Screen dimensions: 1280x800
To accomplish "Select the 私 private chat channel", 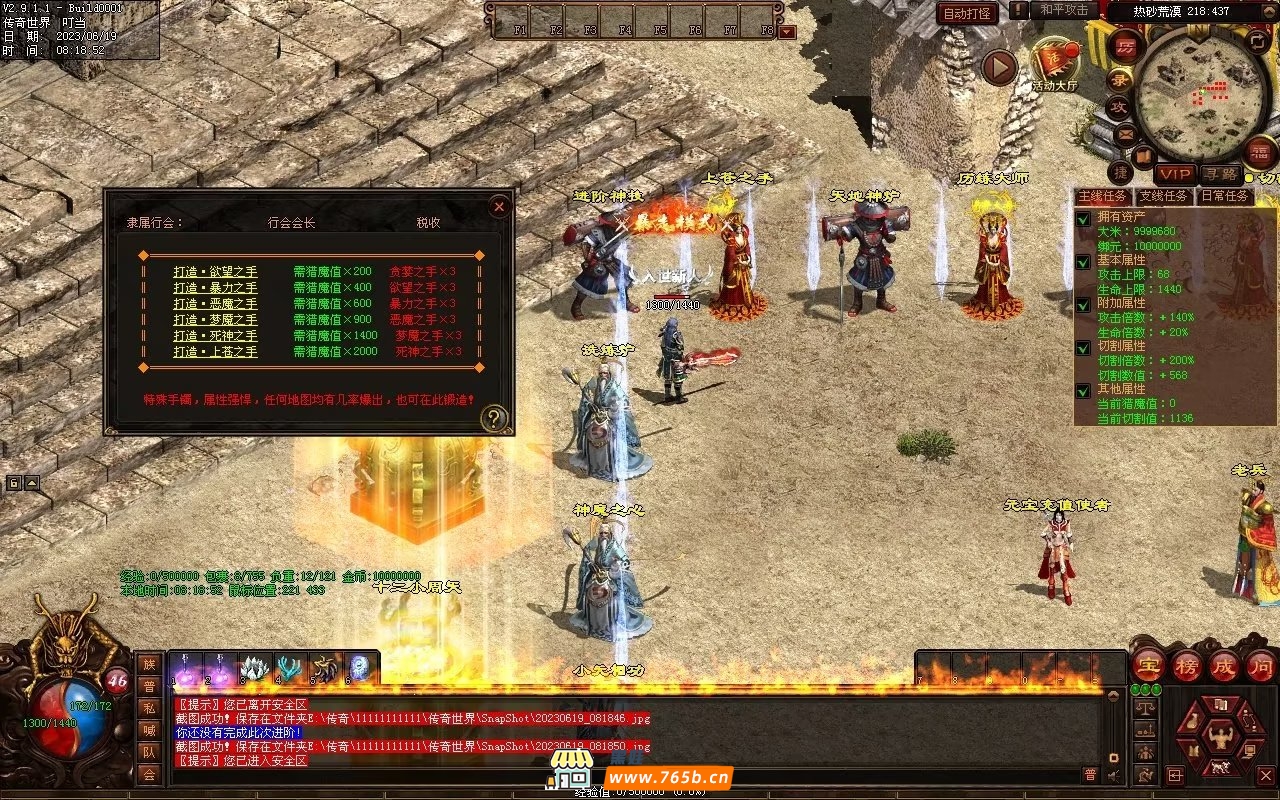I will point(149,708).
